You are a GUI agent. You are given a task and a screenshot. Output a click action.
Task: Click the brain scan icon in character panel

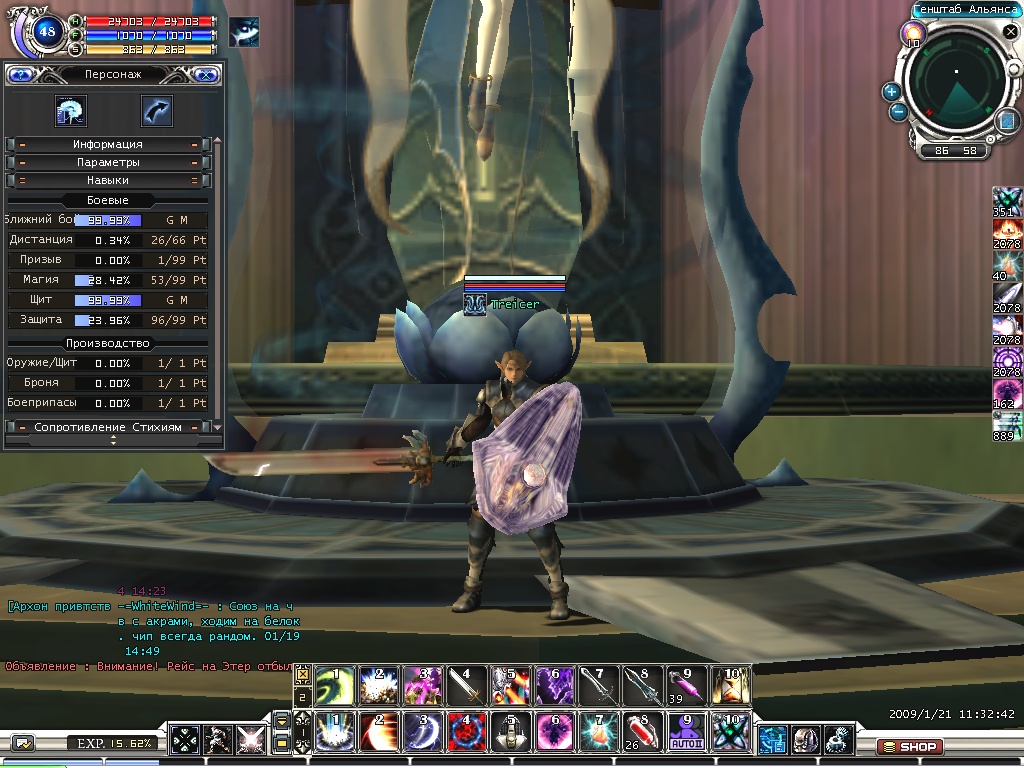pyautogui.click(x=71, y=110)
